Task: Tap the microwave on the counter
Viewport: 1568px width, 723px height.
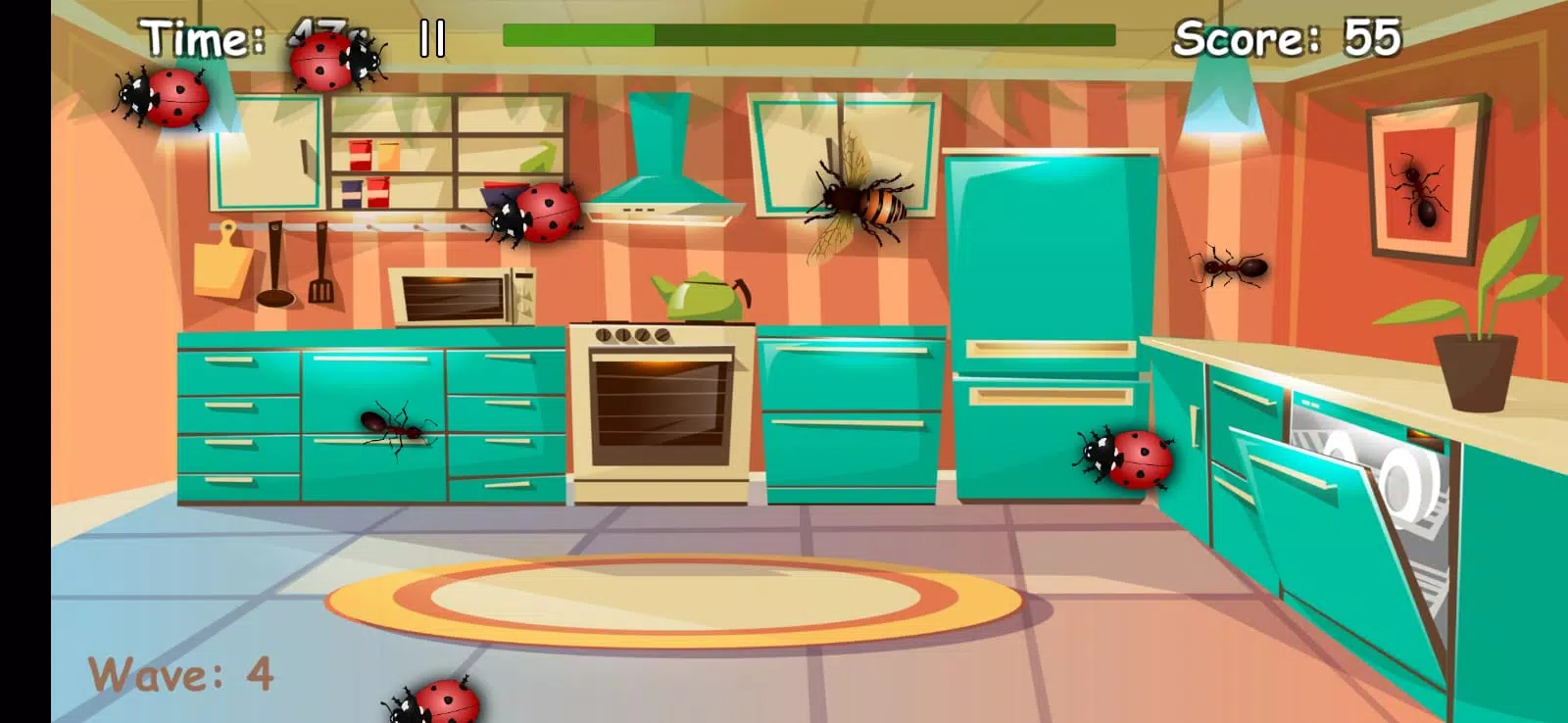Action: [461, 294]
